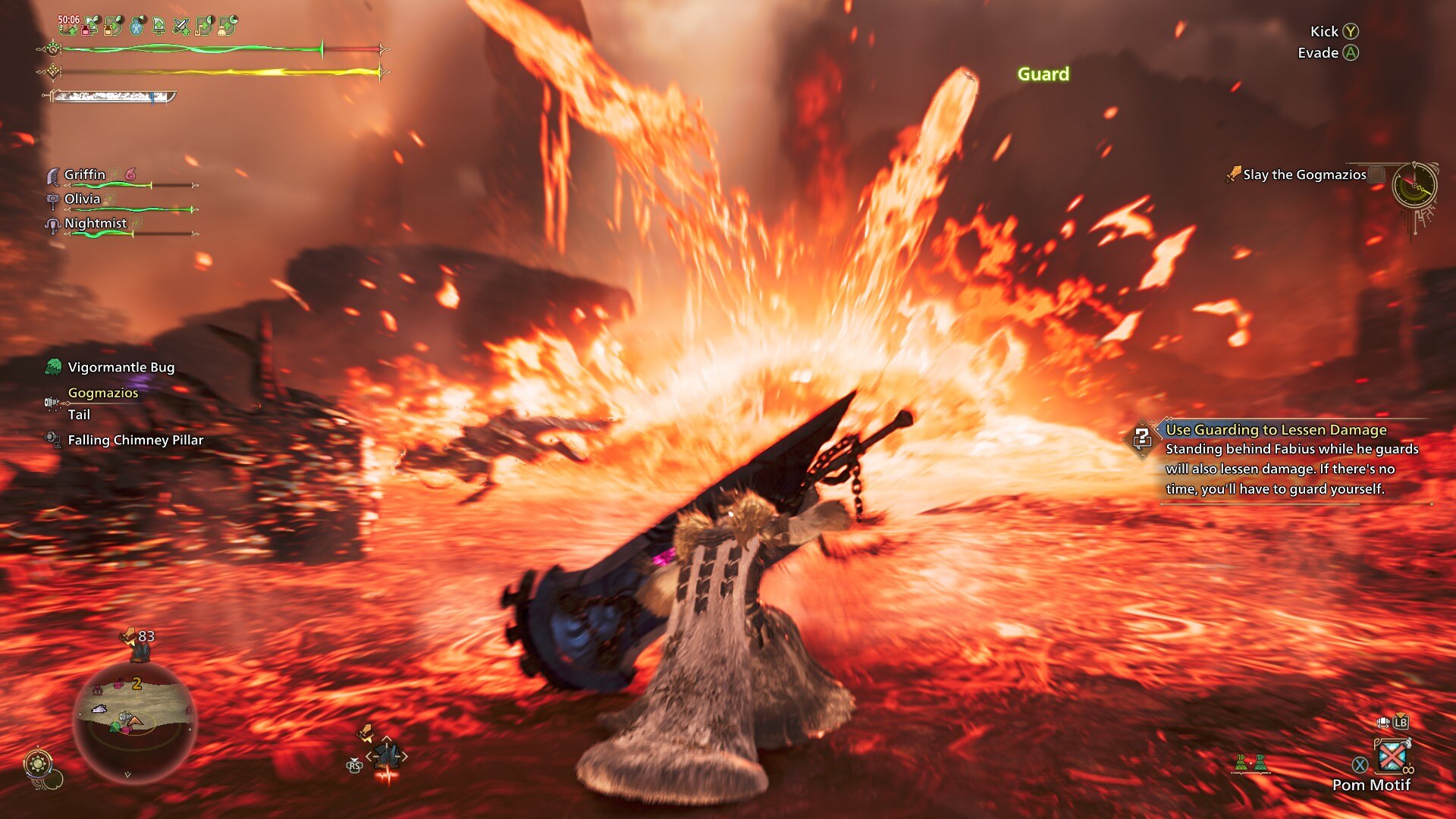
Task: Click the quest icon beside Slay the Gogmazios
Action: coord(1235,173)
